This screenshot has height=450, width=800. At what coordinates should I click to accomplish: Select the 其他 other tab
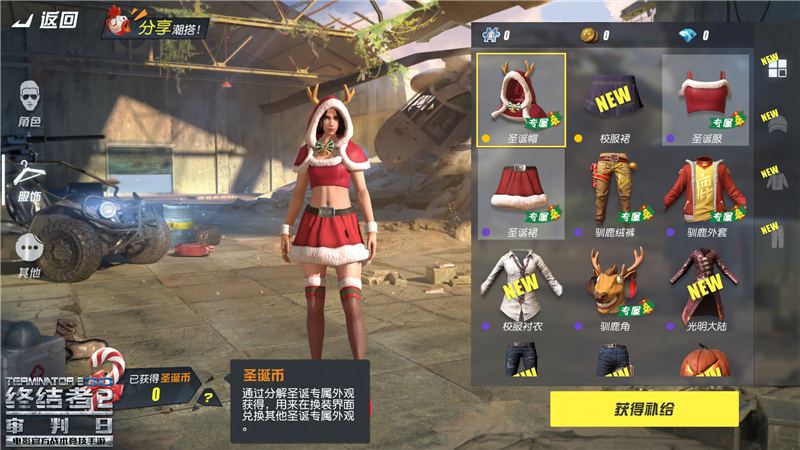30,255
